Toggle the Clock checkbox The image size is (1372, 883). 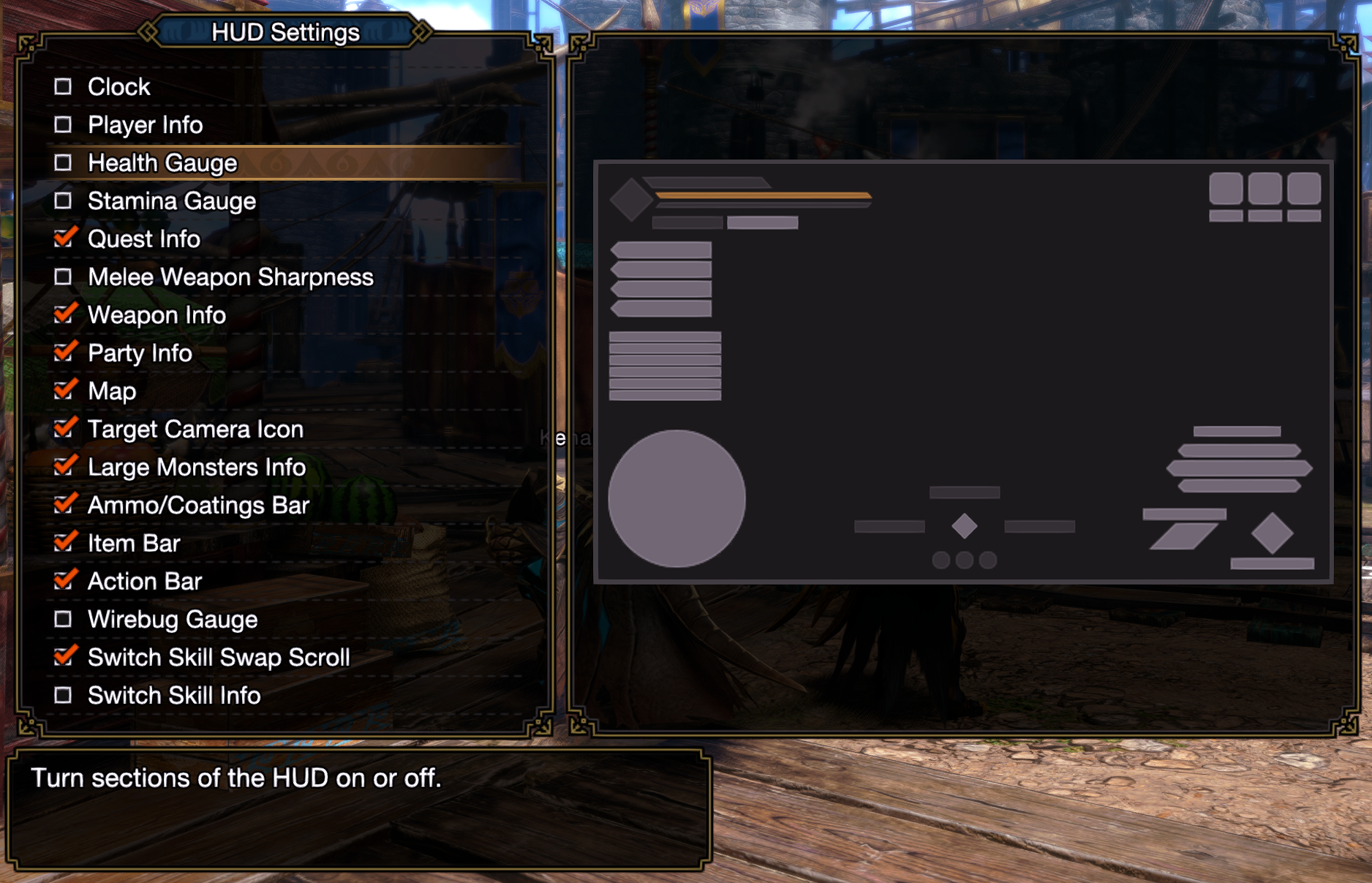[64, 87]
